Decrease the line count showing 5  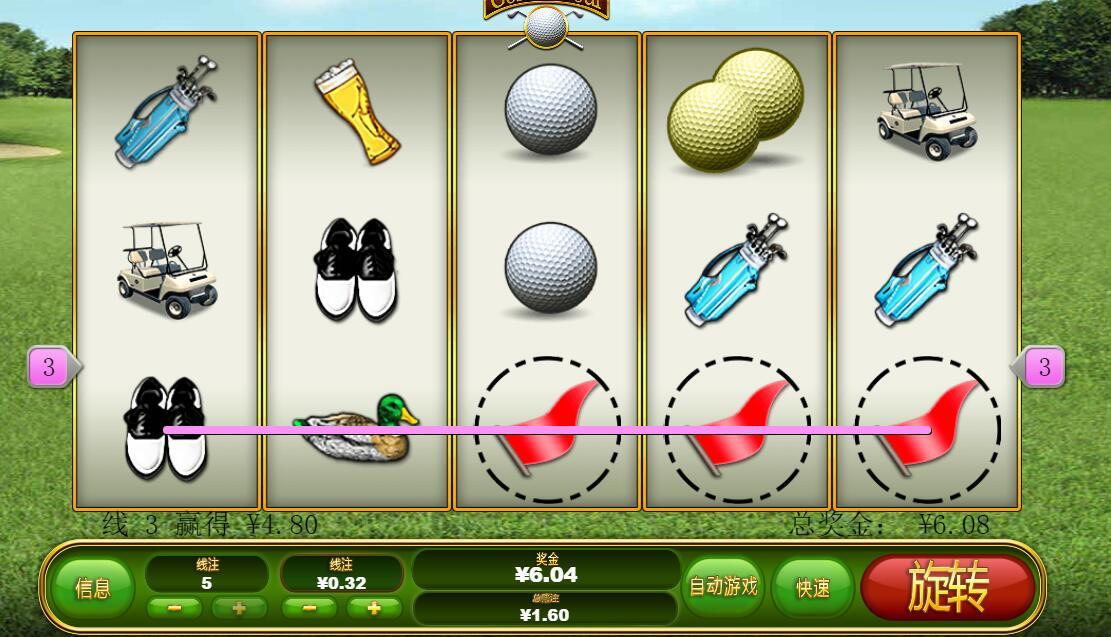click(175, 608)
